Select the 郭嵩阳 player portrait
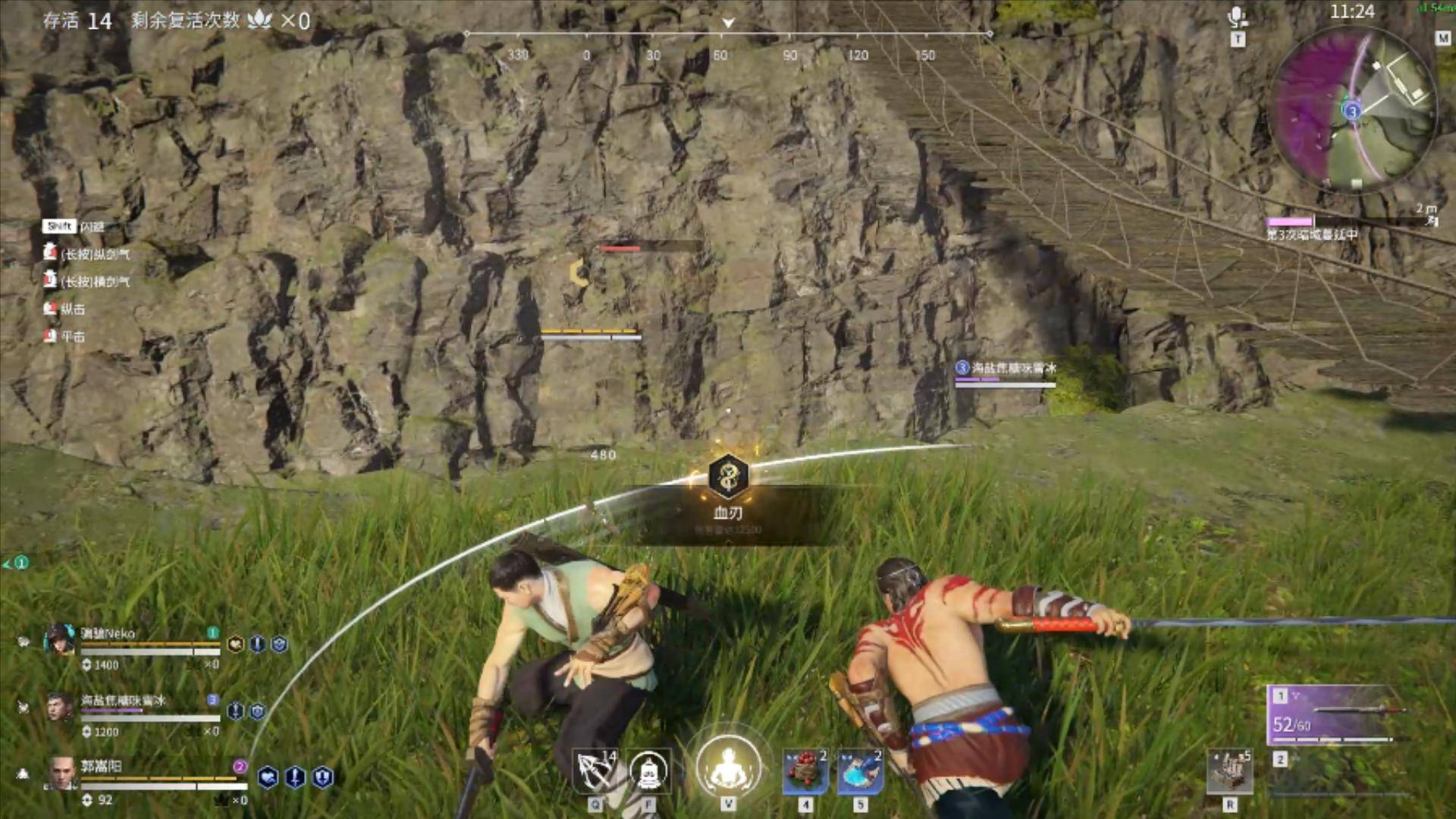 [x=61, y=773]
